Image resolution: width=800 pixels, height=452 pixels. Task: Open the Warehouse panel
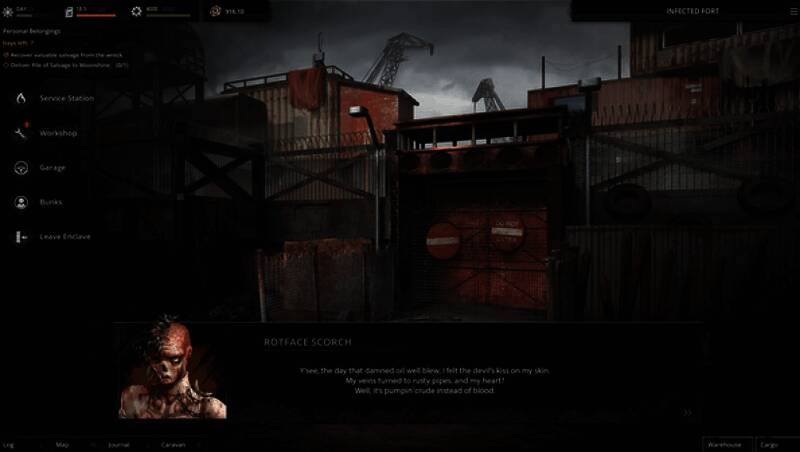[724, 443]
